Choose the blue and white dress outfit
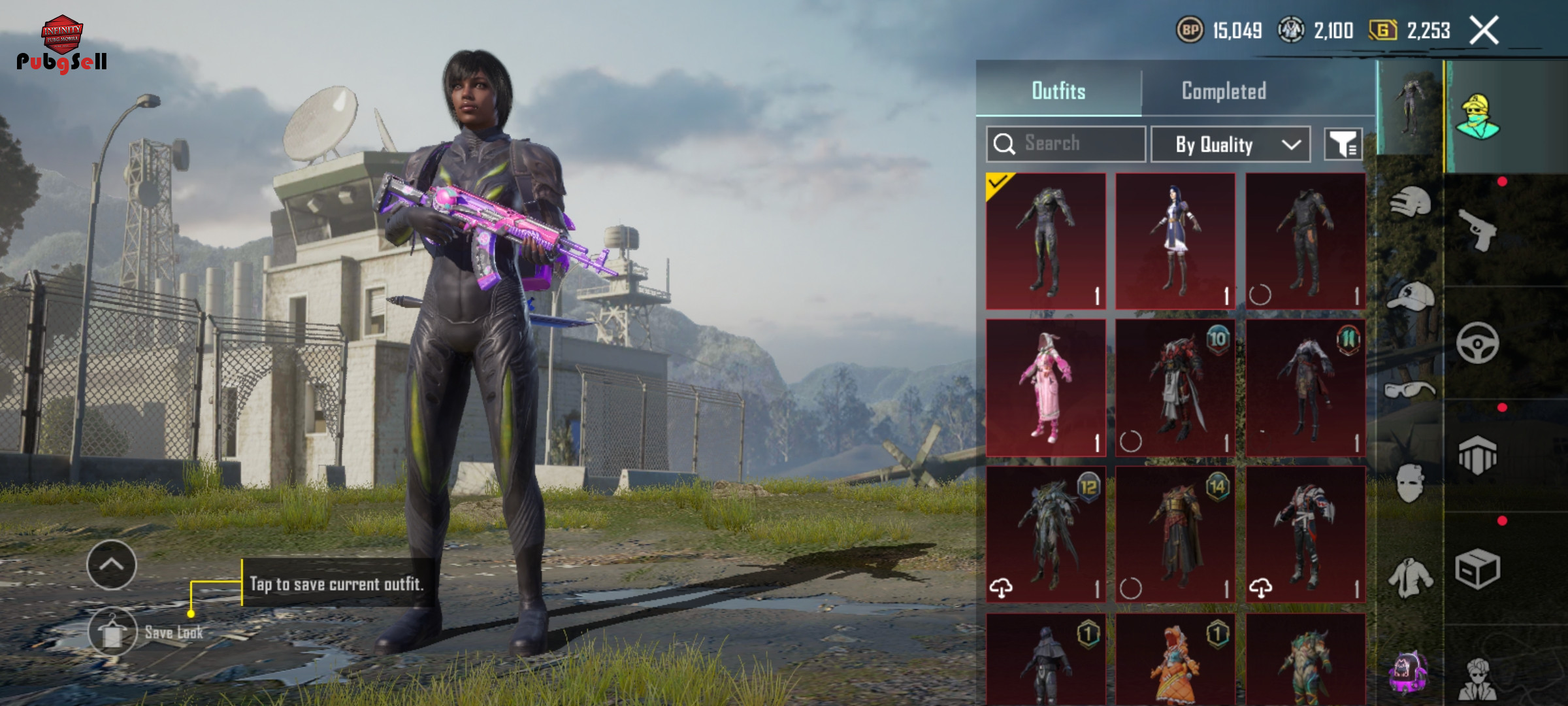This screenshot has height=706, width=1568. click(1175, 241)
